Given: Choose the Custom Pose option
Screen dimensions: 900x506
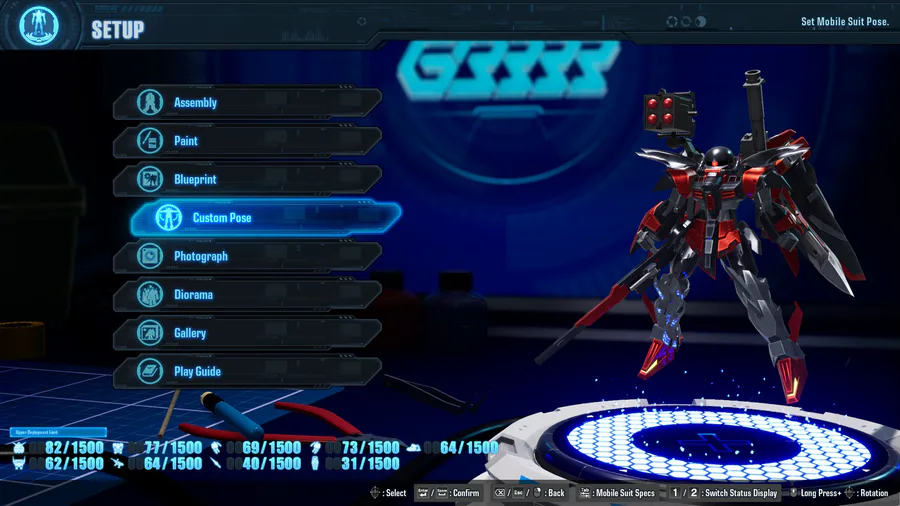Looking at the screenshot, I should pos(265,218).
